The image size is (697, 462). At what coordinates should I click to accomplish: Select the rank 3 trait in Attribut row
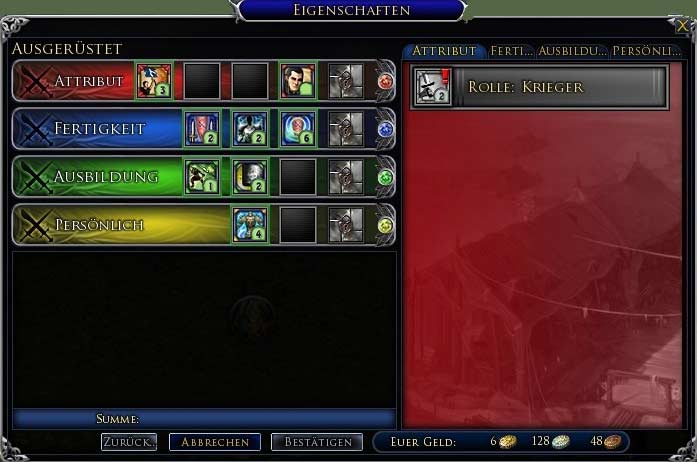pyautogui.click(x=154, y=81)
